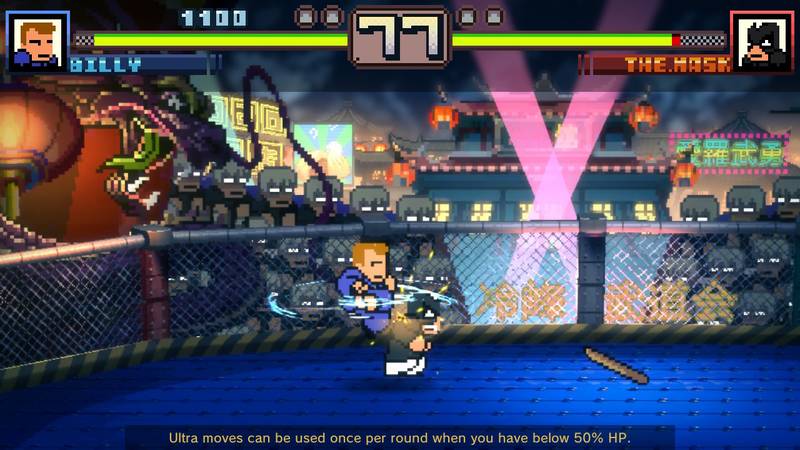Click Billy's player portrait
Image resolution: width=800 pixels, height=450 pixels.
pyautogui.click(x=38, y=40)
